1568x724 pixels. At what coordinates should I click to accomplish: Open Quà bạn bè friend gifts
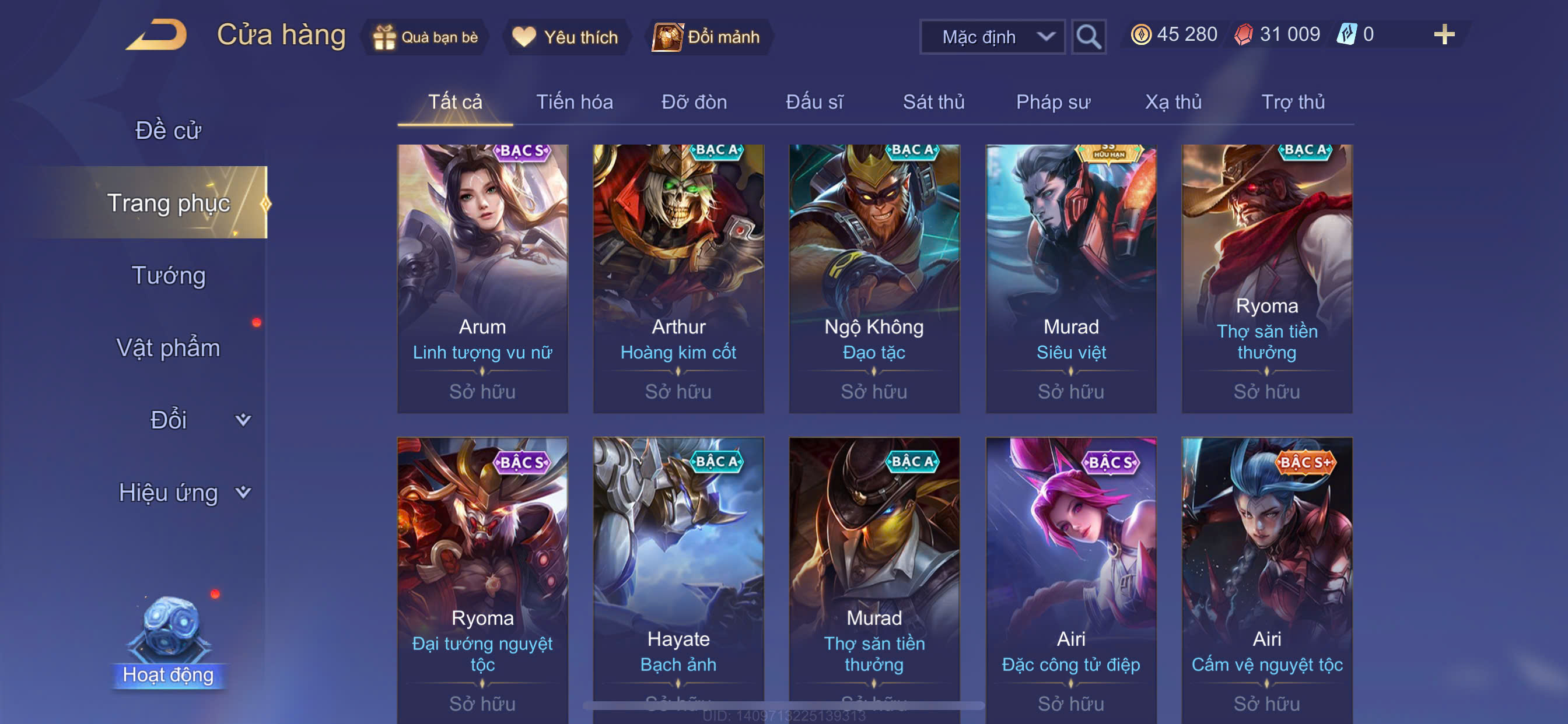(x=425, y=37)
